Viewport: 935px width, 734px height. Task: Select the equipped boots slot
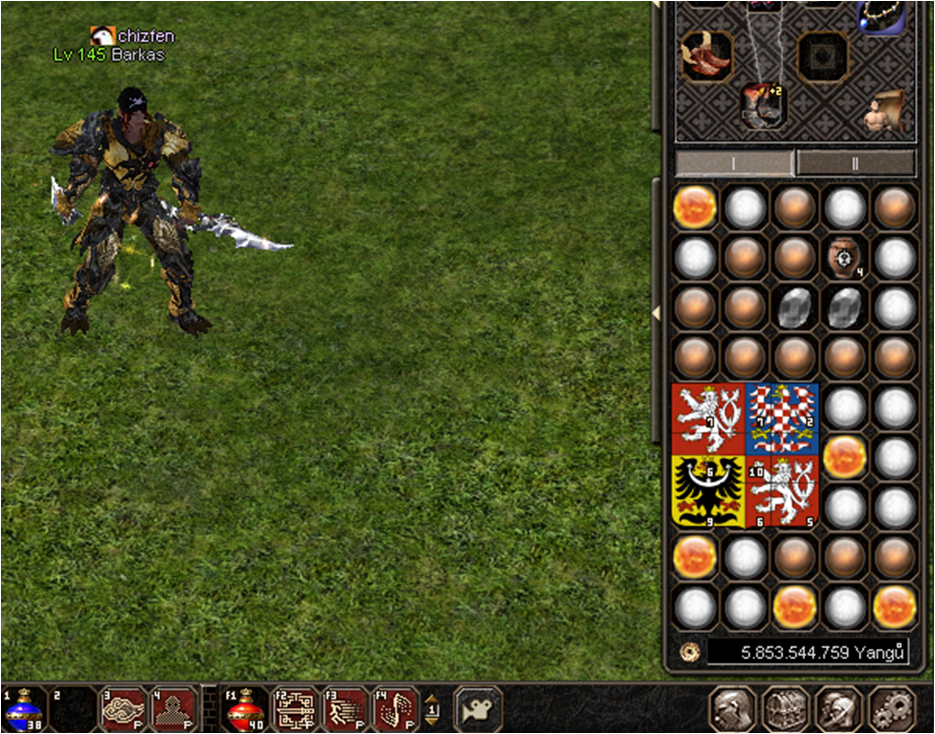tap(707, 56)
